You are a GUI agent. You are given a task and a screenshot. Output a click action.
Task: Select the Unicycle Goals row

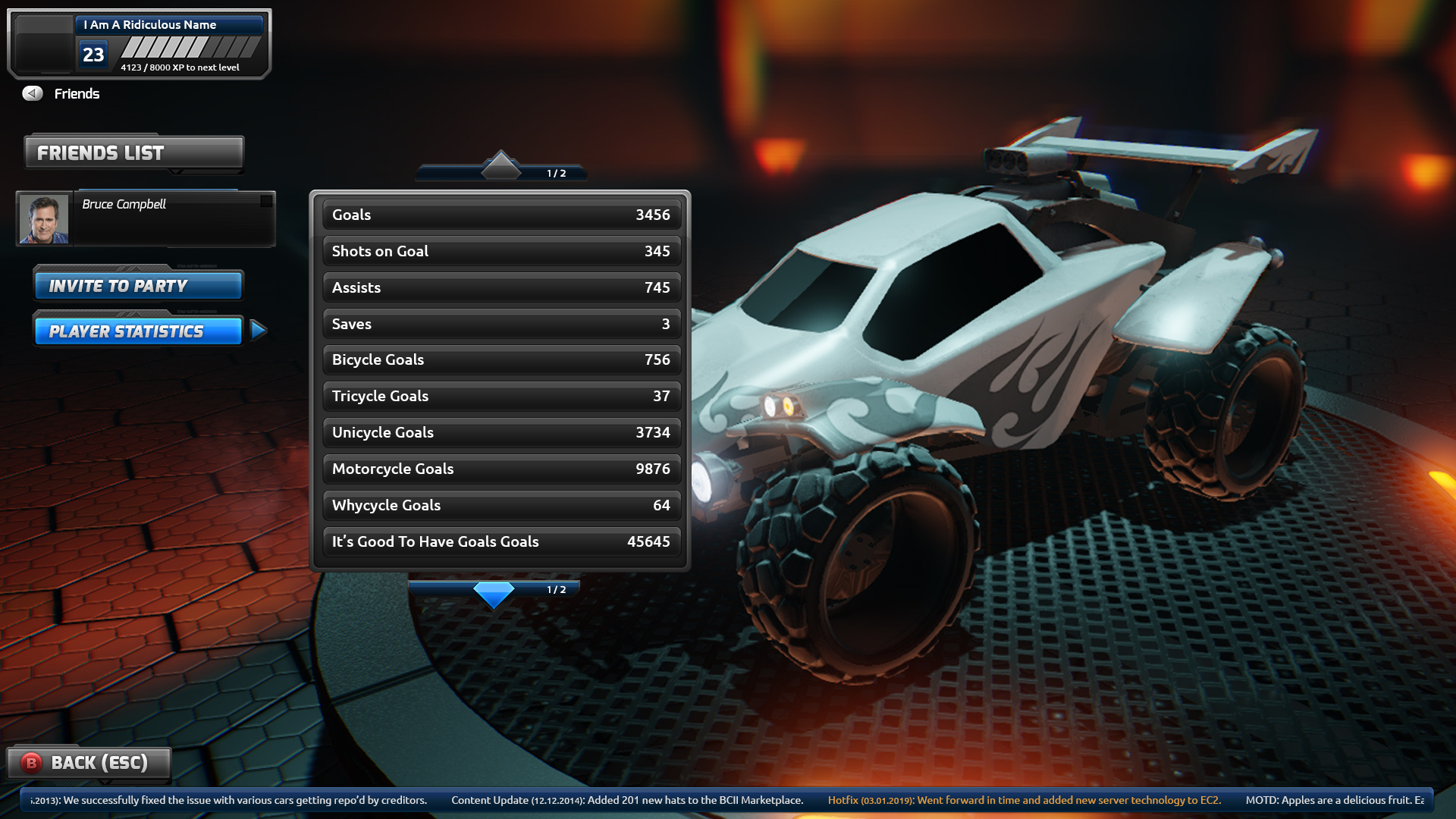point(500,432)
